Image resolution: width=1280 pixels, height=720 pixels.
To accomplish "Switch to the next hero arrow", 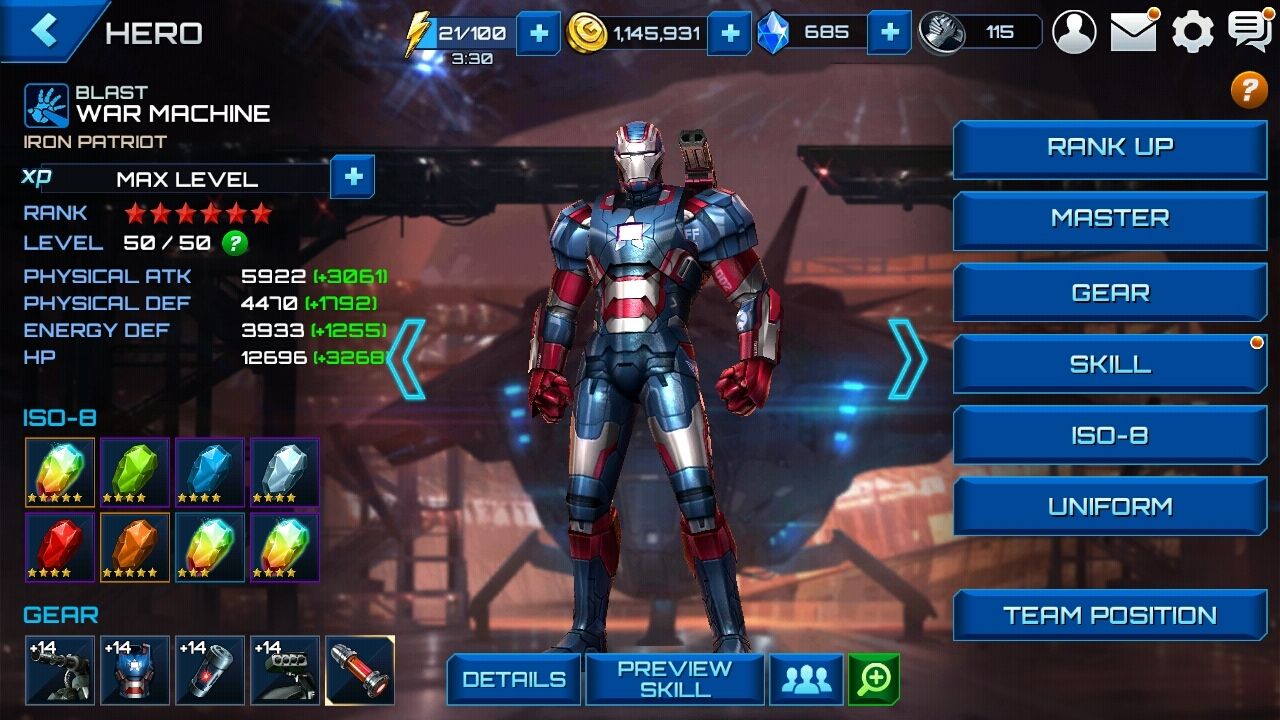I will pos(906,359).
